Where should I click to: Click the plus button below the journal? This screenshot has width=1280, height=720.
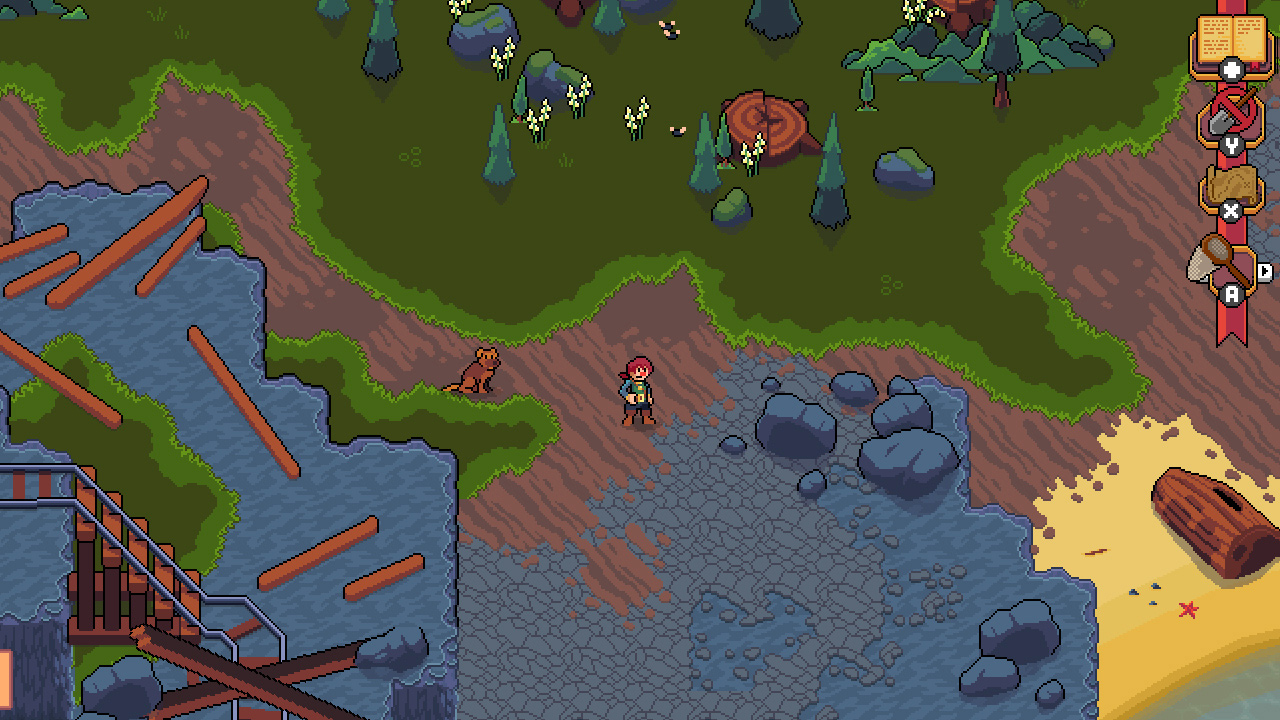click(x=1232, y=67)
